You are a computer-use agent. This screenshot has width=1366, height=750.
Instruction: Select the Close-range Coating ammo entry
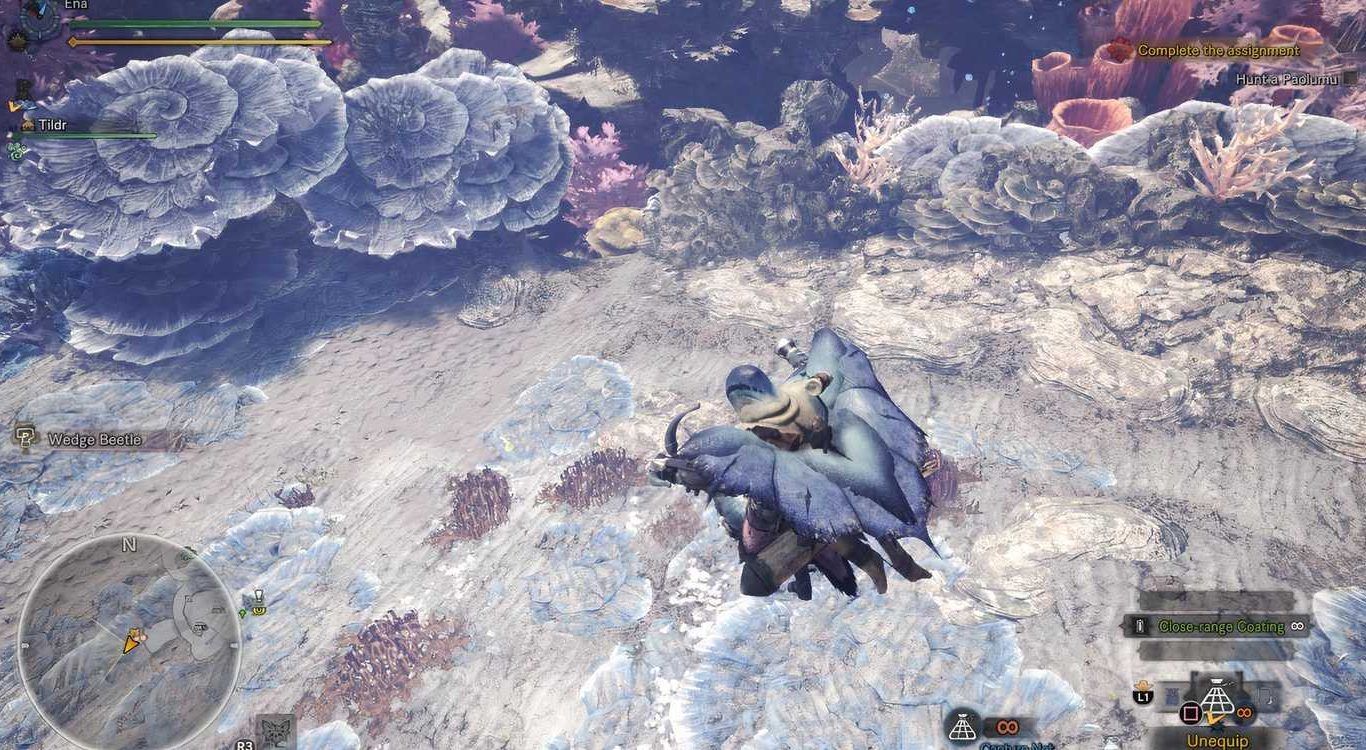click(1220, 626)
